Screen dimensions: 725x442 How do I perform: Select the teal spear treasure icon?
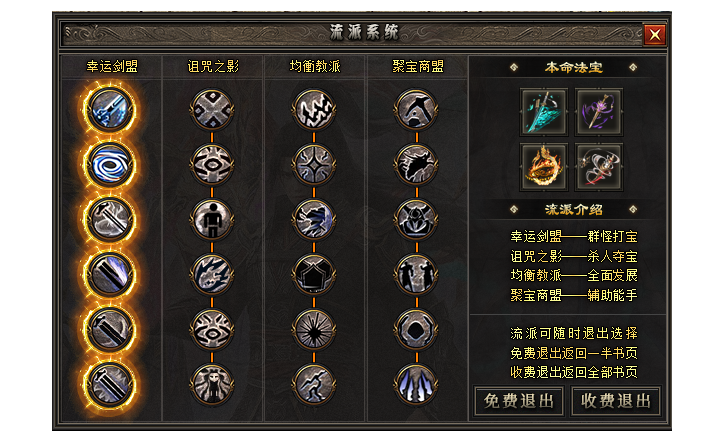click(543, 111)
